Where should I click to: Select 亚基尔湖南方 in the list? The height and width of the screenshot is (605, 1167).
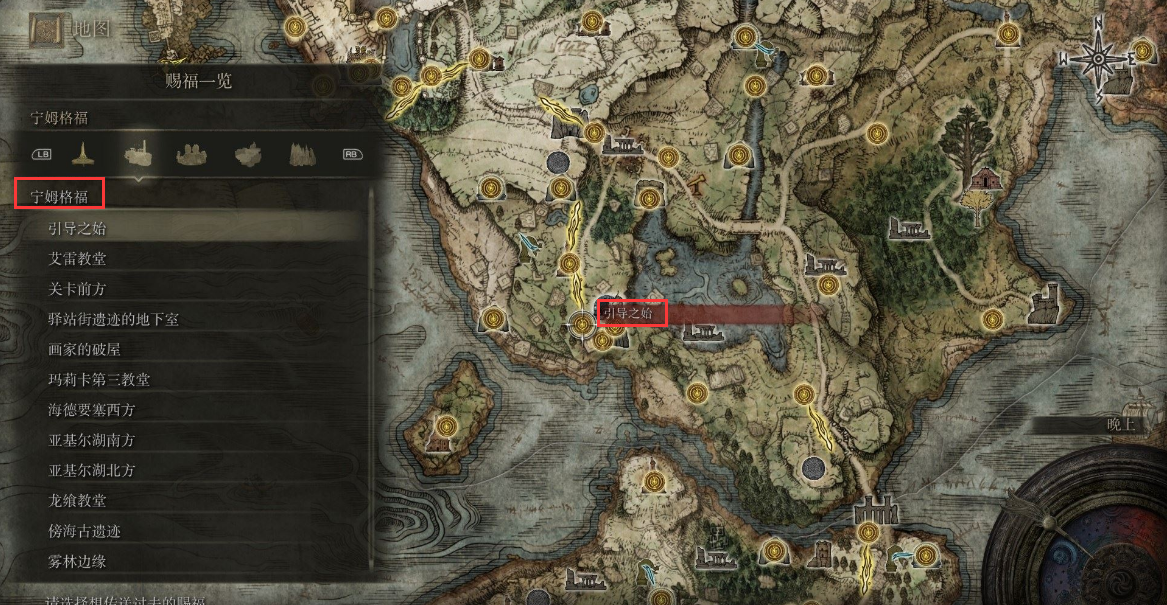[x=92, y=440]
